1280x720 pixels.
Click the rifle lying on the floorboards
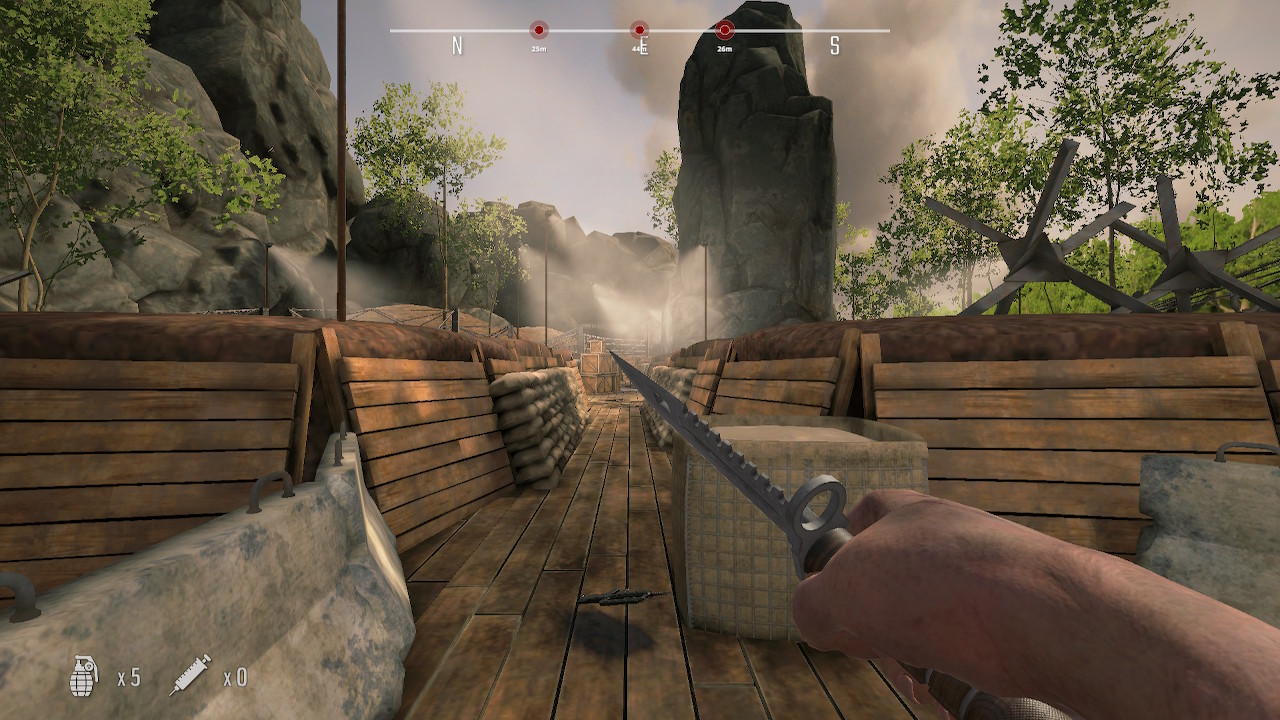click(625, 595)
